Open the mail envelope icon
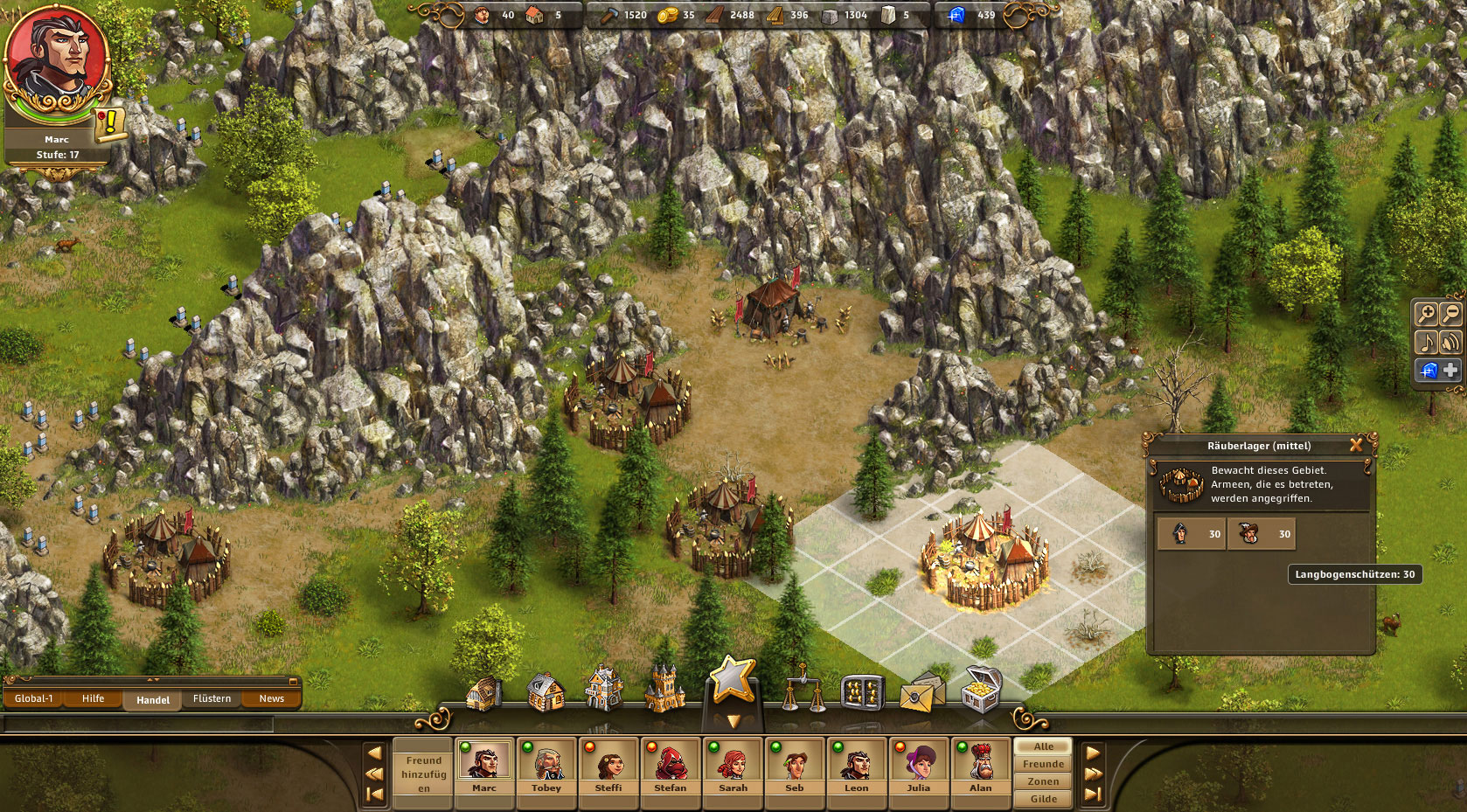1467x812 pixels. coord(921,693)
